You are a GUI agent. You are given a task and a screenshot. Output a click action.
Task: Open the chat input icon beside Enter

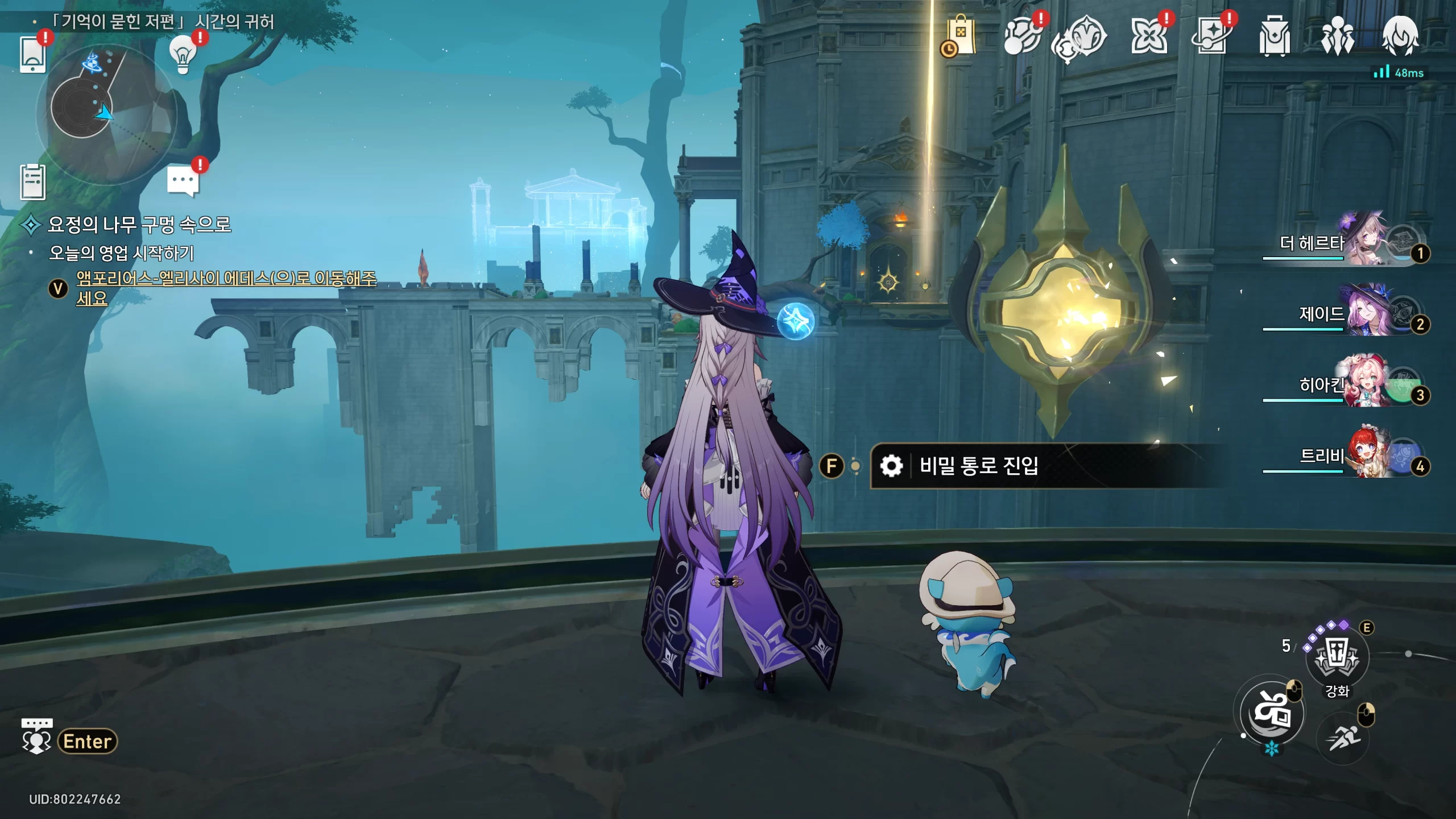tap(36, 736)
